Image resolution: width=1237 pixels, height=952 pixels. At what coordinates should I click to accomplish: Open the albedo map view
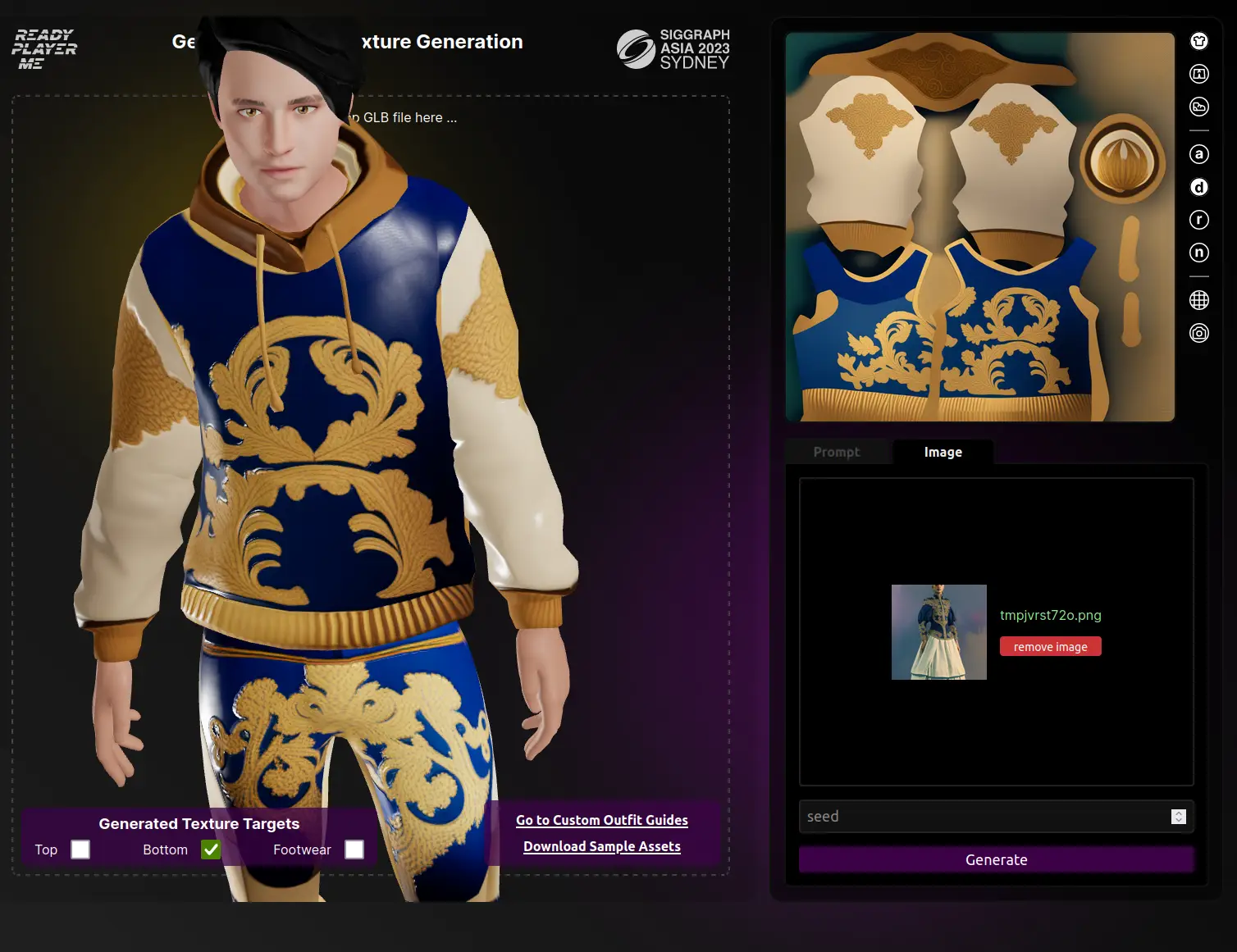(1198, 154)
